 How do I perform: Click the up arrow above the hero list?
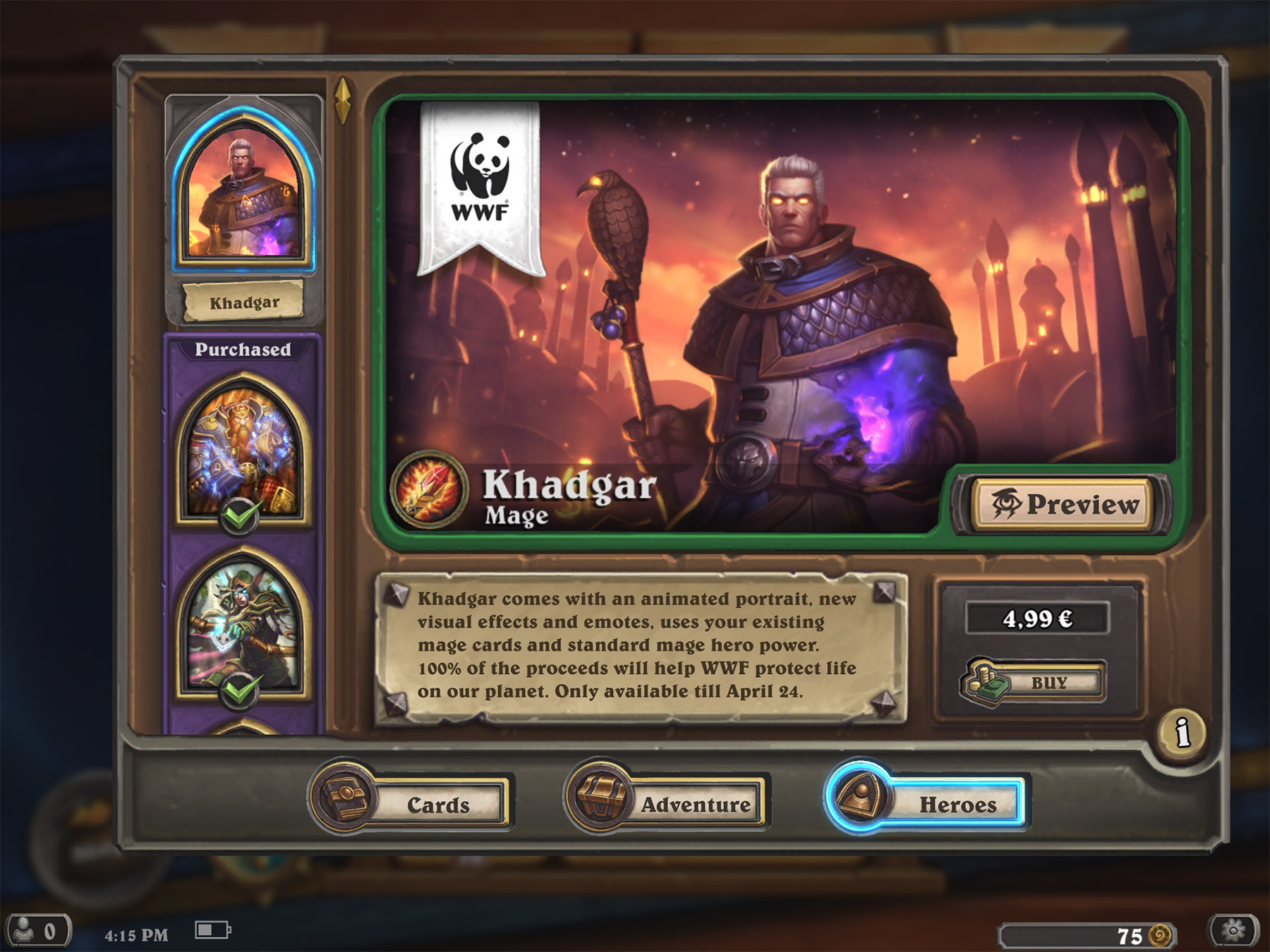pos(344,95)
